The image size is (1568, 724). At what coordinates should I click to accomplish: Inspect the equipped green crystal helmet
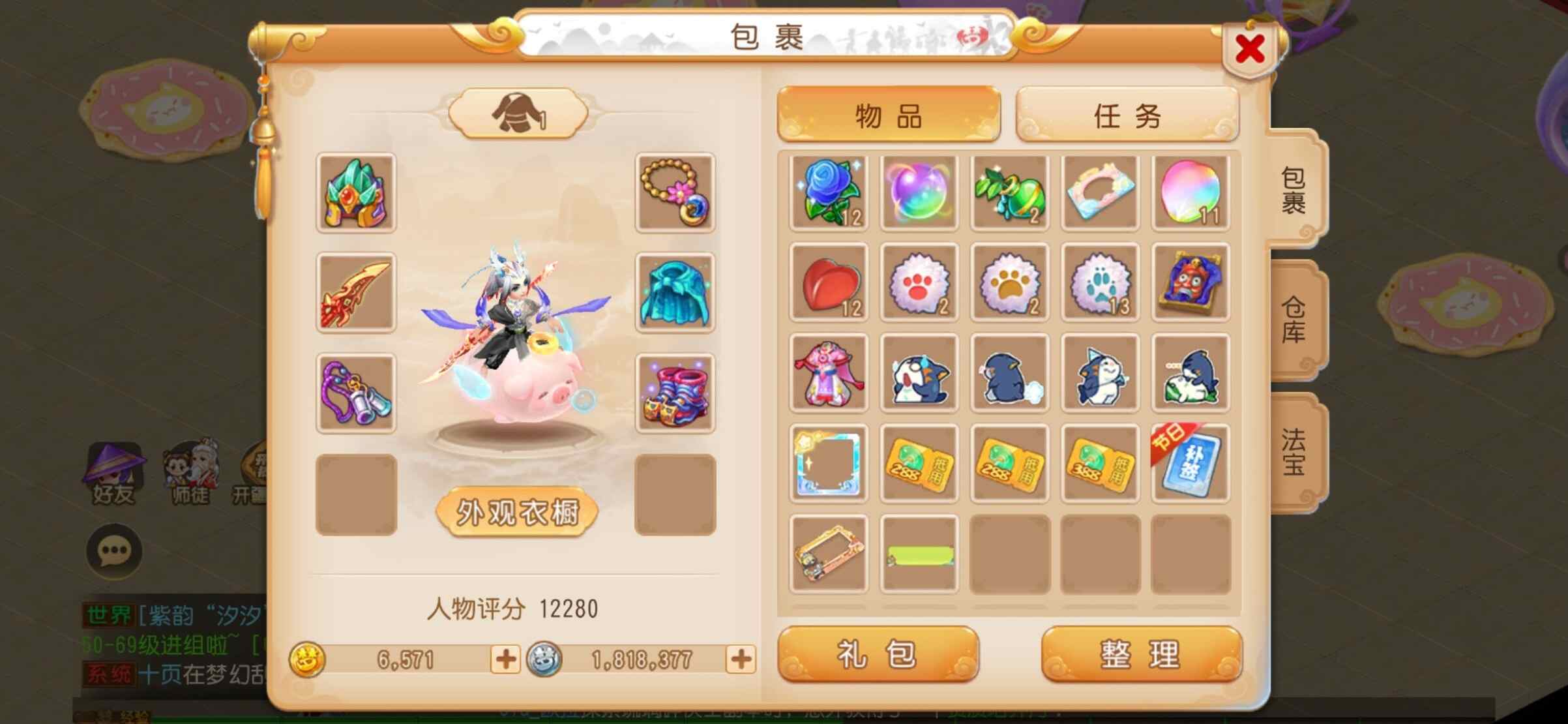356,193
